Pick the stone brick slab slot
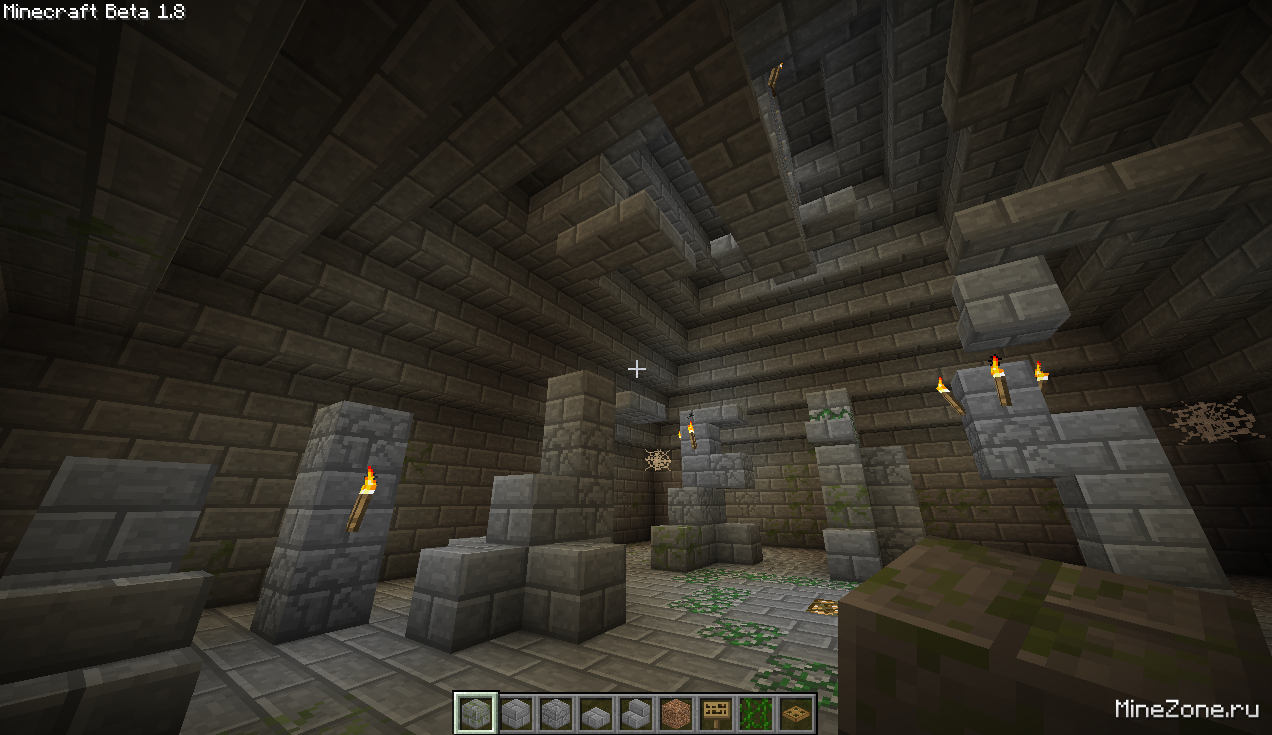The width and height of the screenshot is (1272, 735). point(595,713)
